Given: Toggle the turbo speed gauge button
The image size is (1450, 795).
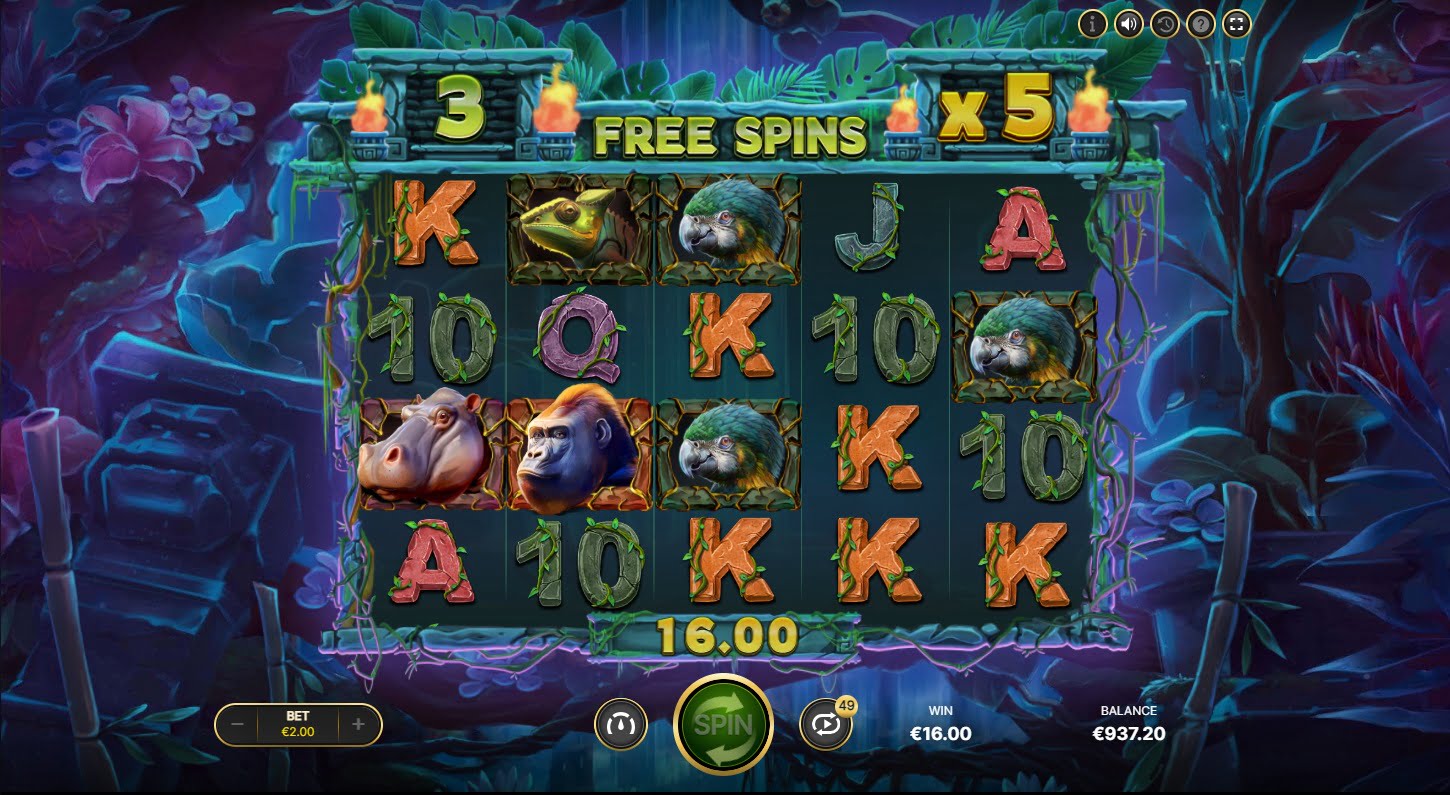Looking at the screenshot, I should tap(621, 724).
